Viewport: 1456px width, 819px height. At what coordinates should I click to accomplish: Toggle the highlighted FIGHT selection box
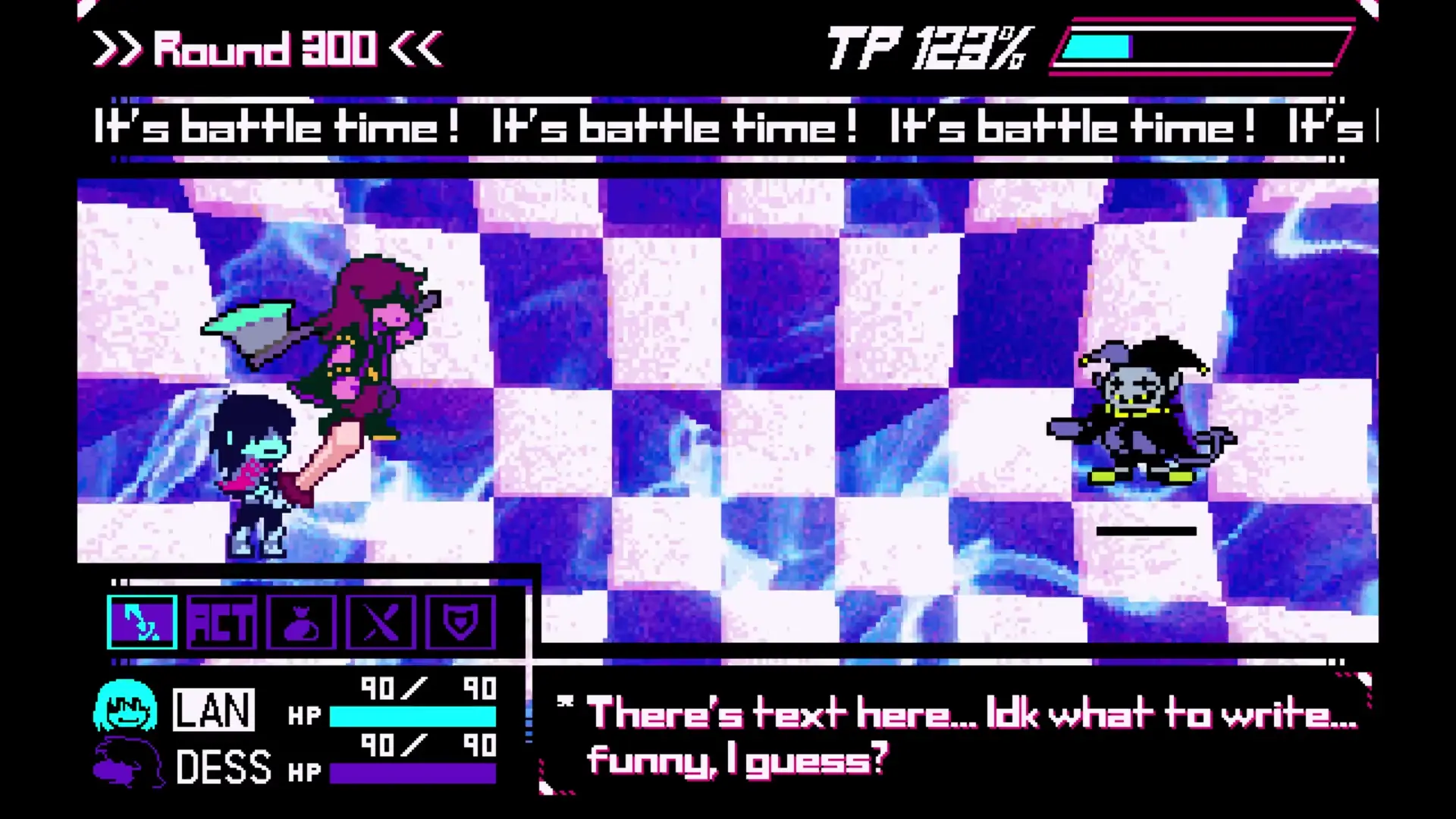point(142,622)
